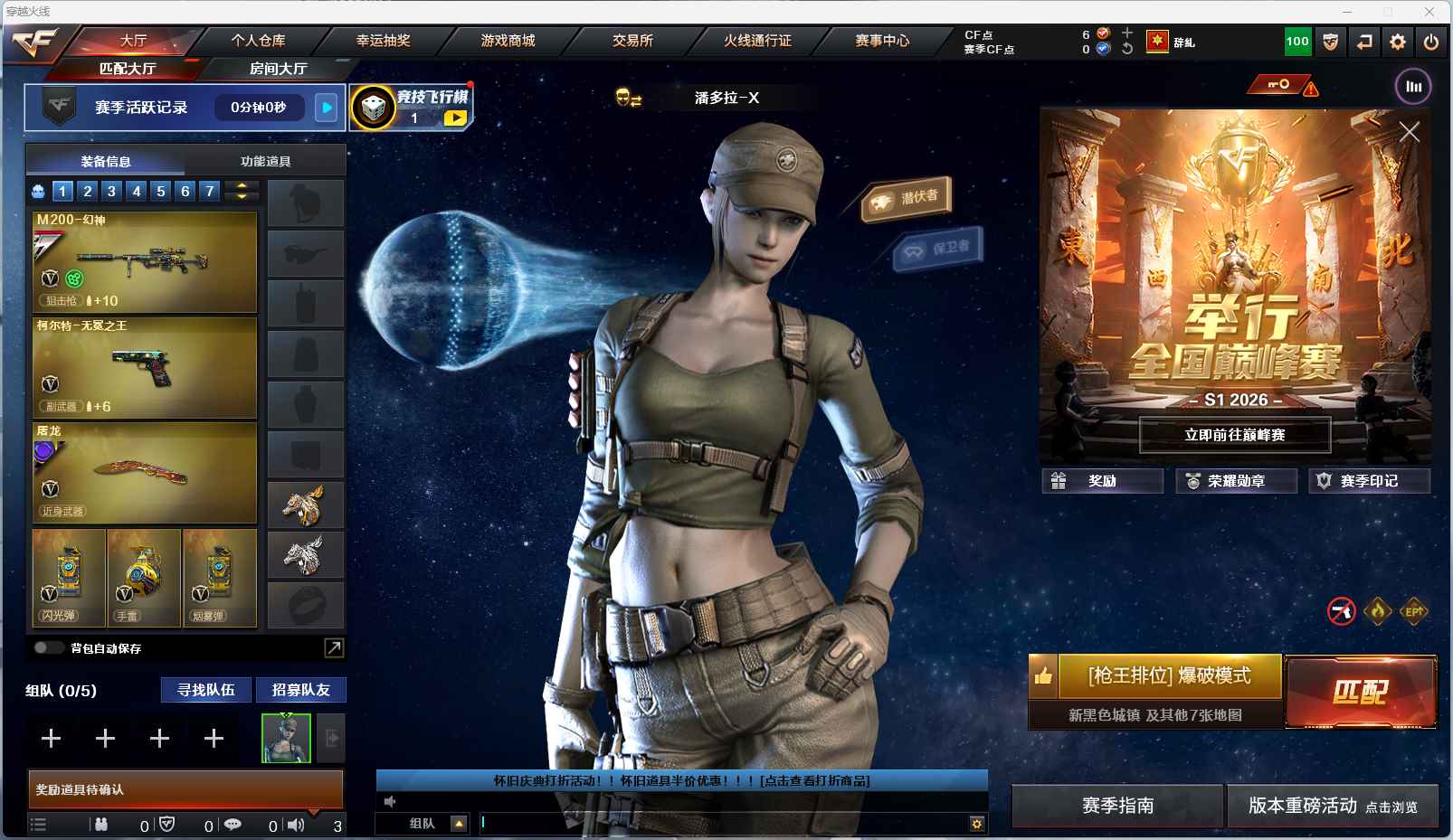This screenshot has height=840, width=1453.
Task: Open the 交易所 exchange menu
Action: pyautogui.click(x=632, y=41)
